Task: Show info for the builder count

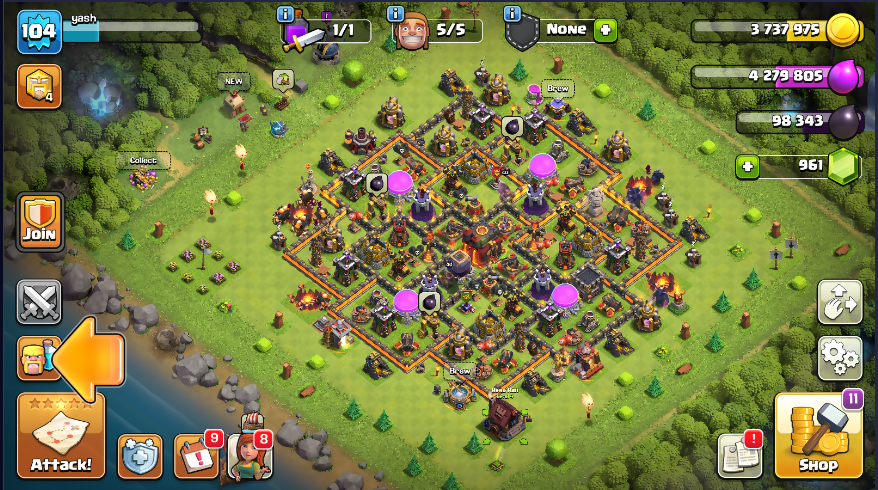Action: coord(396,14)
